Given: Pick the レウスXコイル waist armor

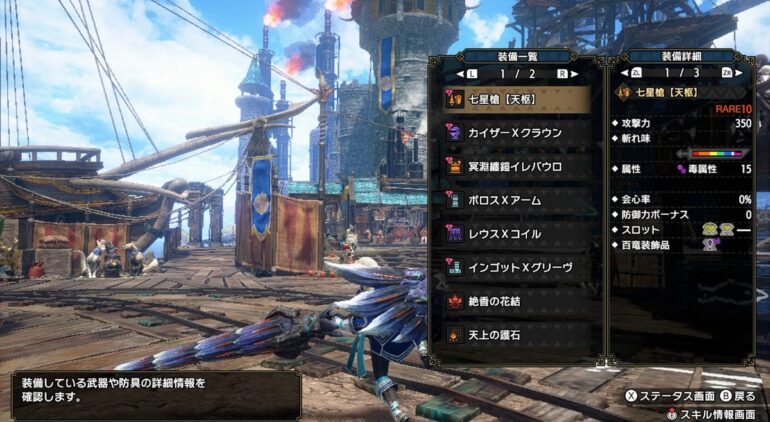Looking at the screenshot, I should pyautogui.click(x=516, y=233).
